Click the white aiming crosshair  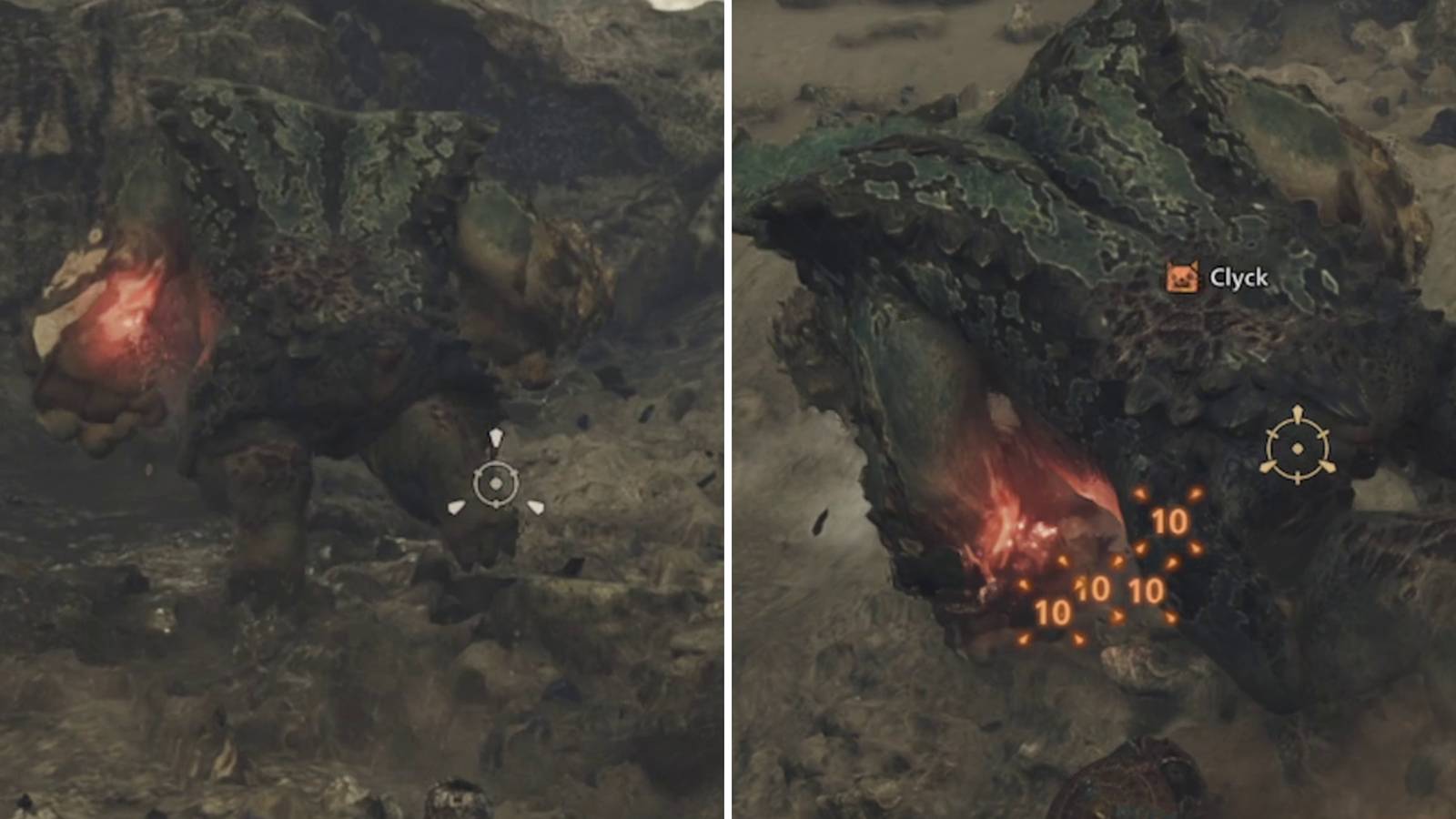(496, 482)
